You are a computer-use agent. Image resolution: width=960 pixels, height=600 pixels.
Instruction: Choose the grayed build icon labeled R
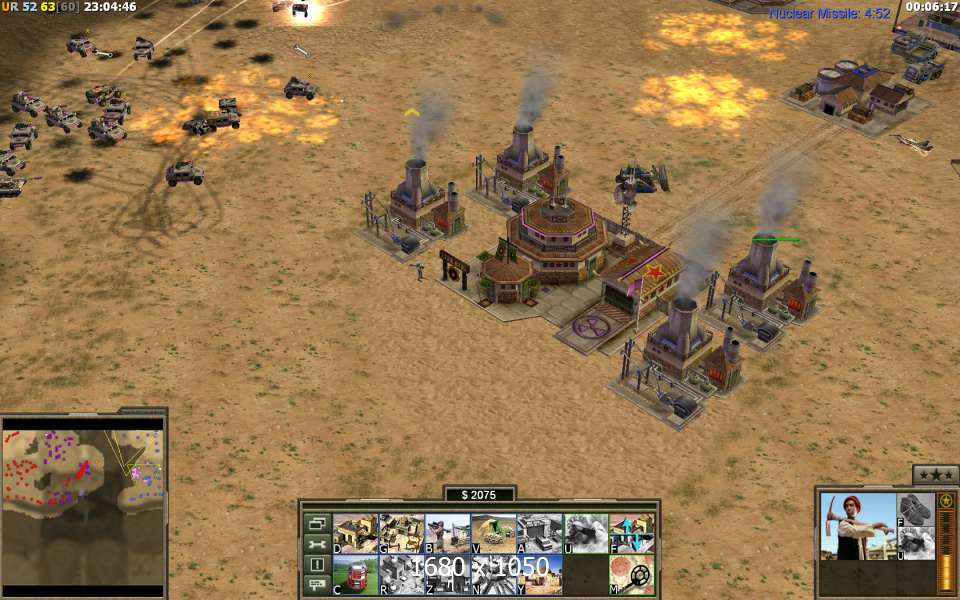401,575
